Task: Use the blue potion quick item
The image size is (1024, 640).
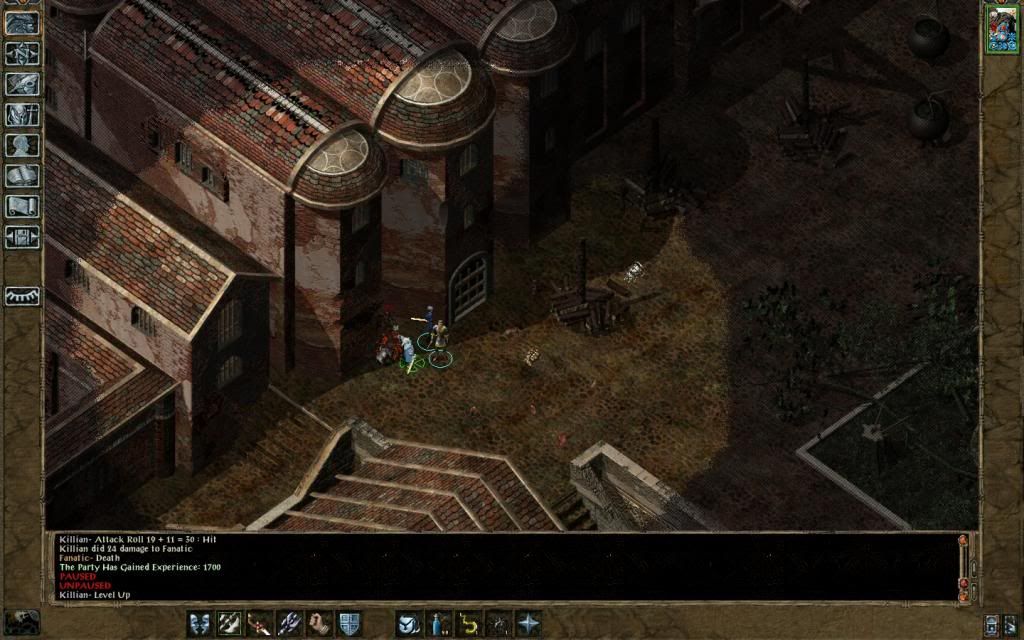Action: click(x=438, y=624)
